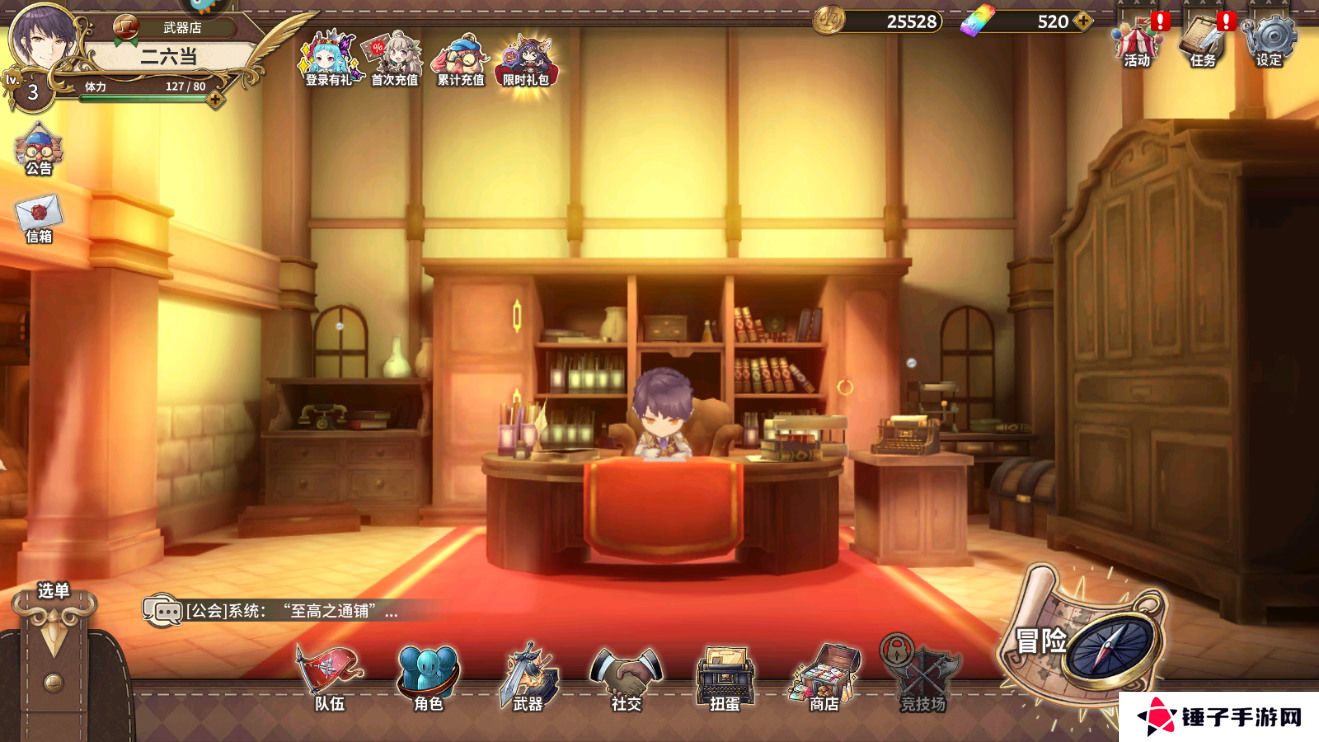1319x742 pixels.
Task: Open the 信箱 mailbox
Action: (38, 219)
